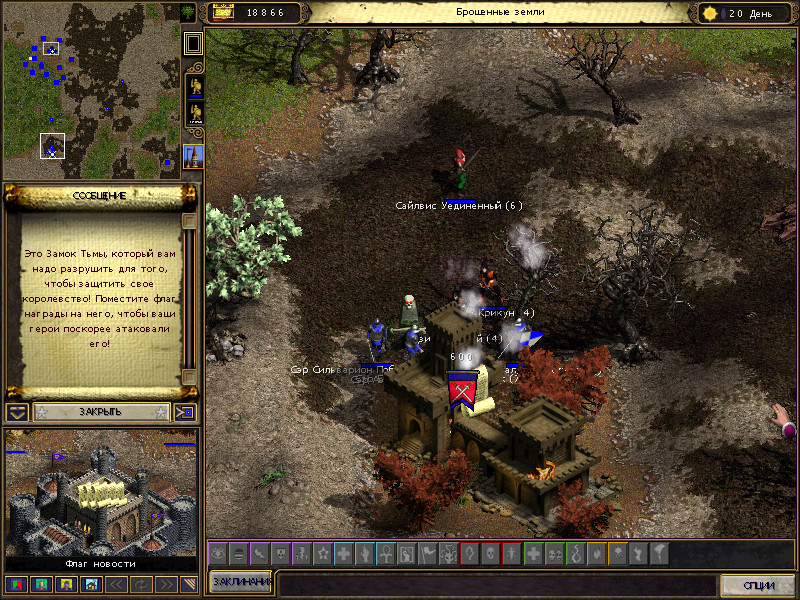This screenshot has height=600, width=800.
Task: Select the upper hero portrait beside the minimap
Action: pos(194,86)
